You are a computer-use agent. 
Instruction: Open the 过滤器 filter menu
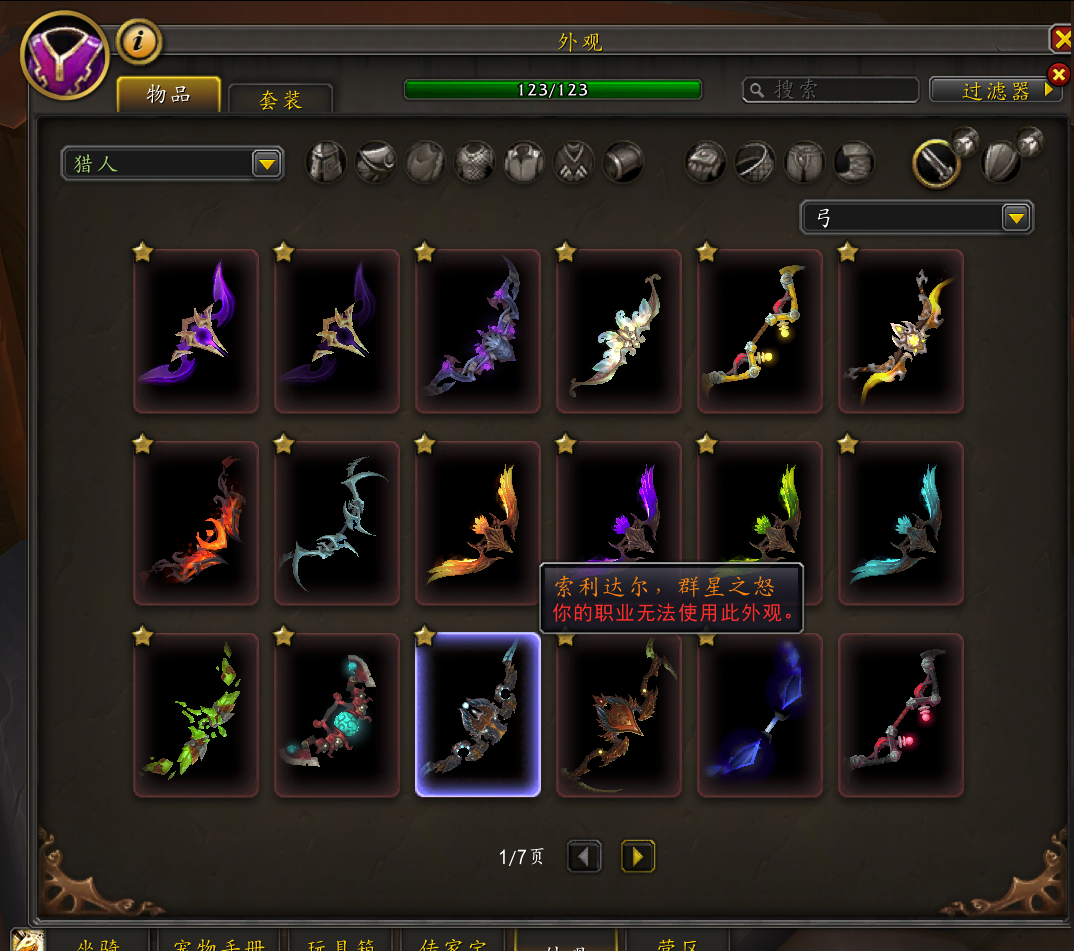[x=995, y=90]
